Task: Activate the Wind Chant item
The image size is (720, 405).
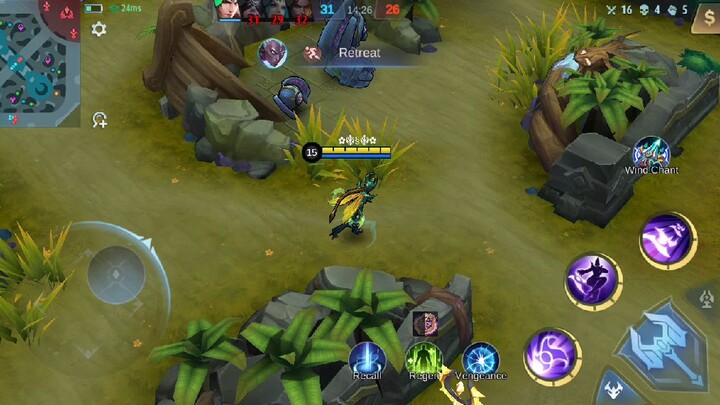Action: 651,153
